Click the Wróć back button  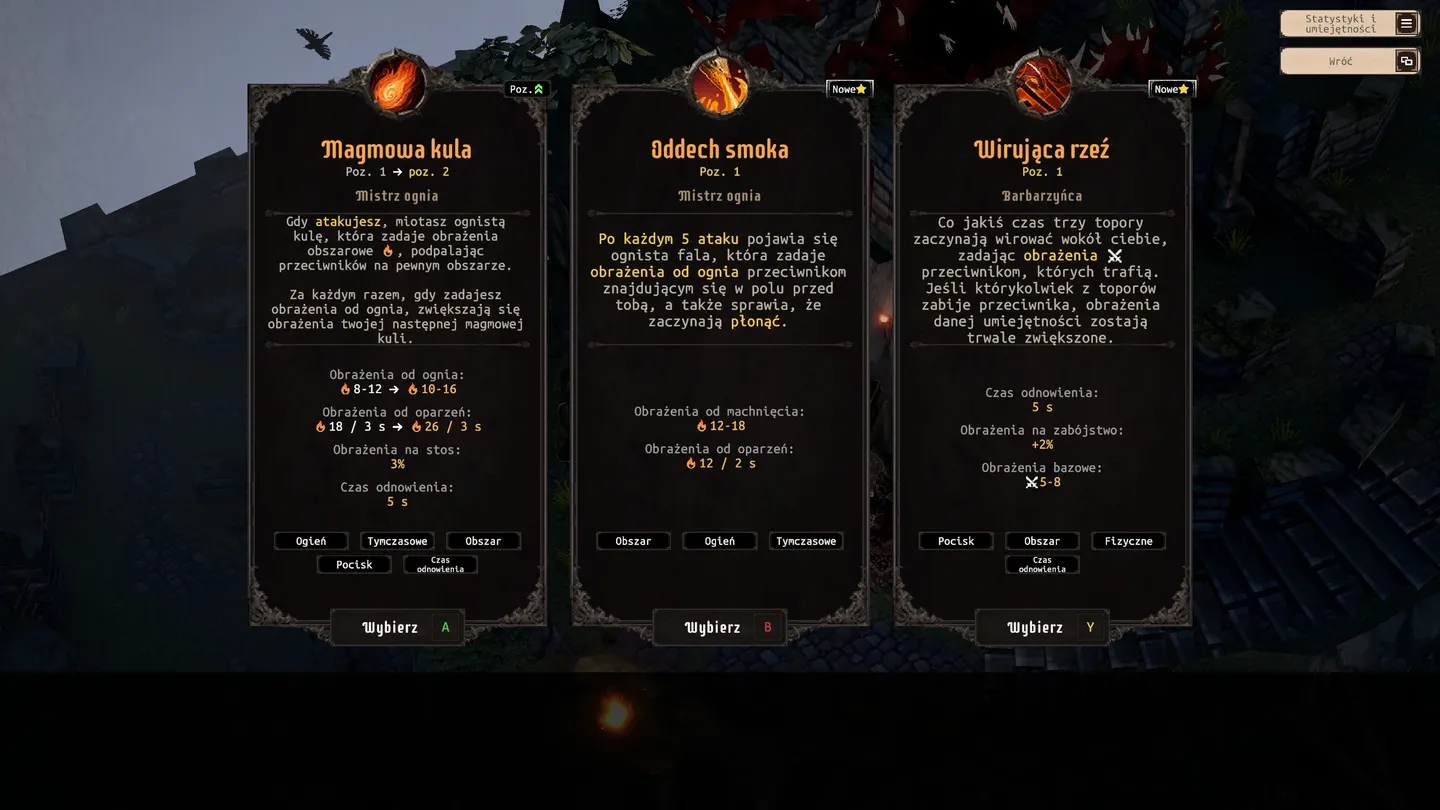pyautogui.click(x=1349, y=61)
